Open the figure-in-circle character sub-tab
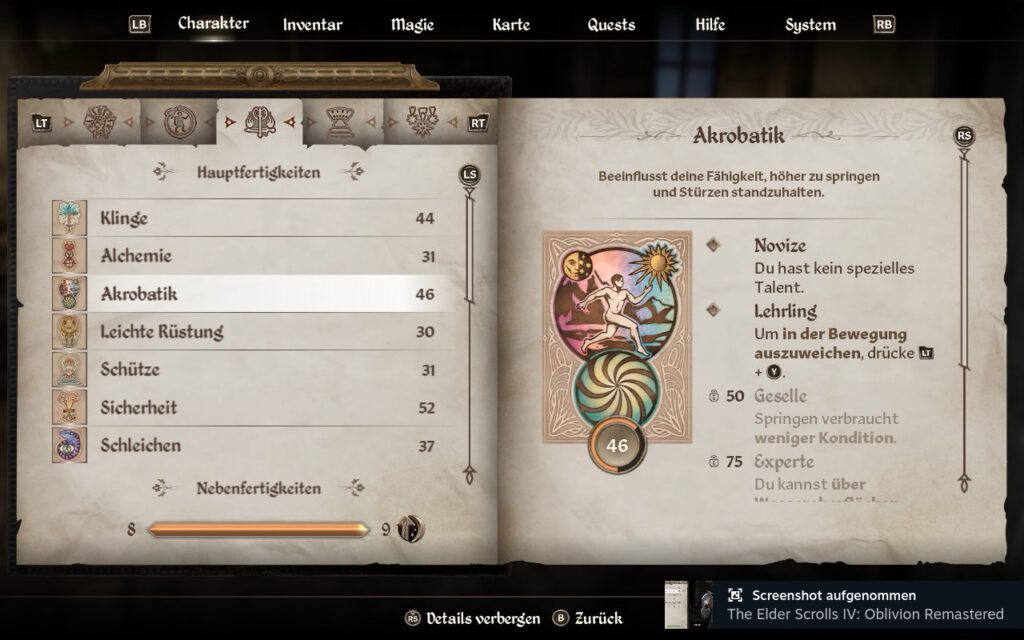The image size is (1024, 640). pyautogui.click(x=178, y=122)
